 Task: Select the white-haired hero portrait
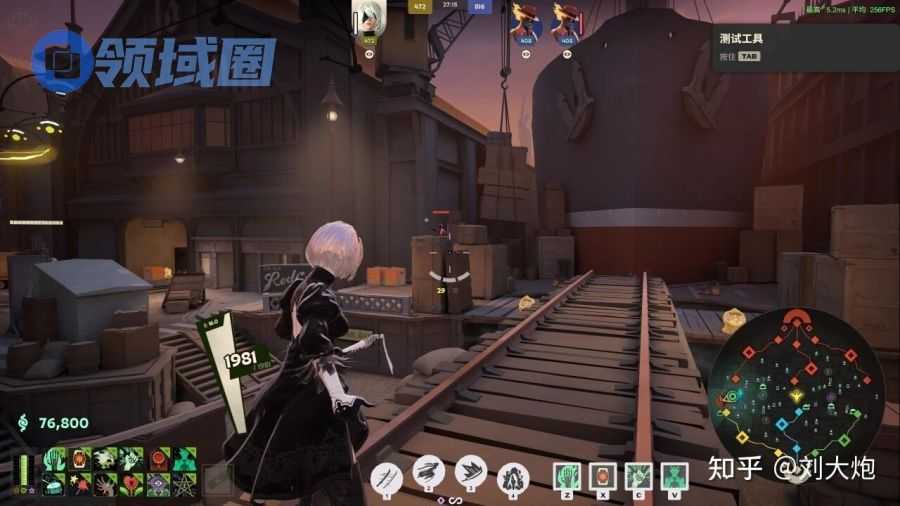pyautogui.click(x=368, y=18)
